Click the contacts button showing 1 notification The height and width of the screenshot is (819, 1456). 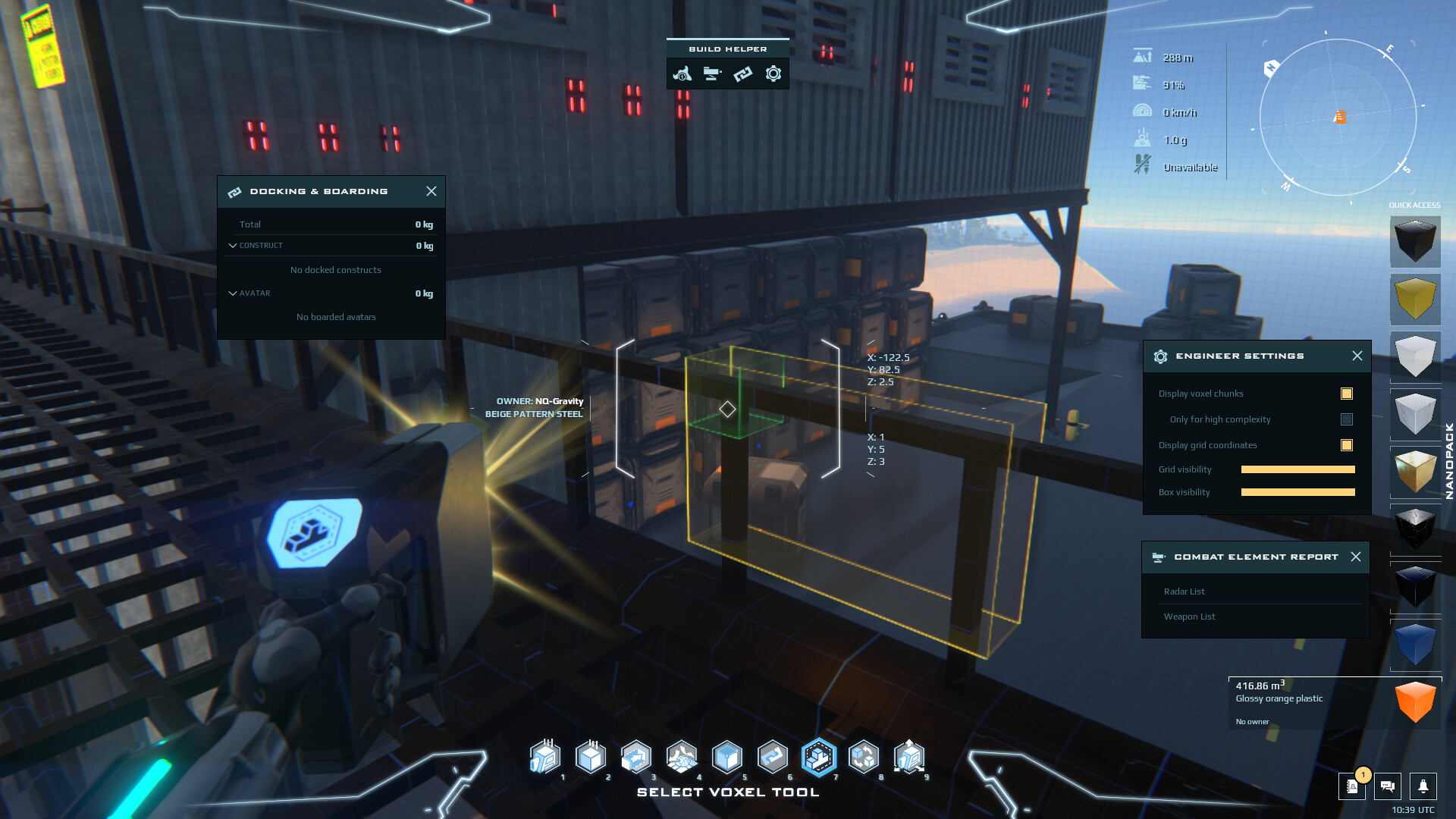point(1352,787)
